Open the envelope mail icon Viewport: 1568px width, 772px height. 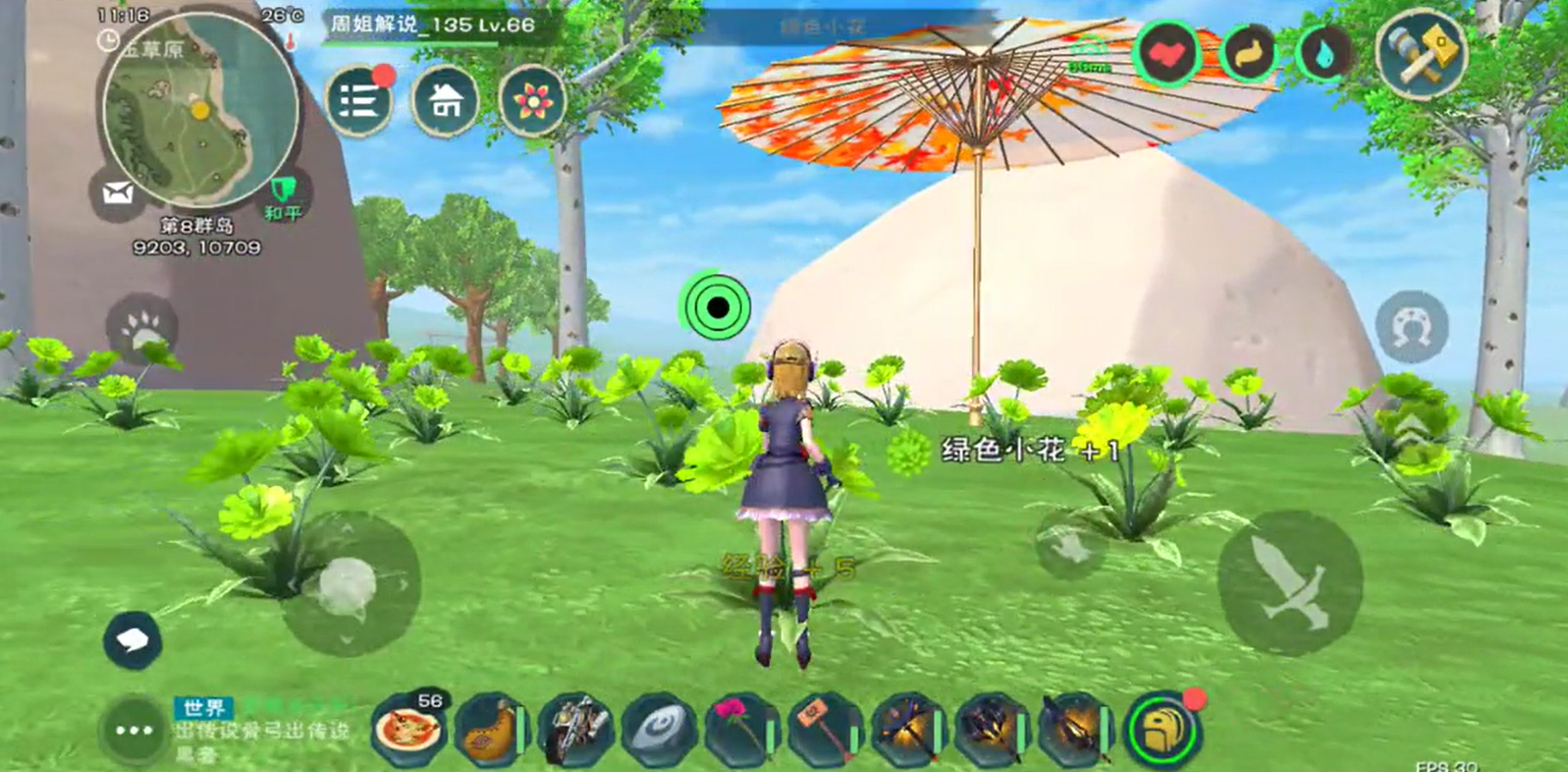(118, 193)
